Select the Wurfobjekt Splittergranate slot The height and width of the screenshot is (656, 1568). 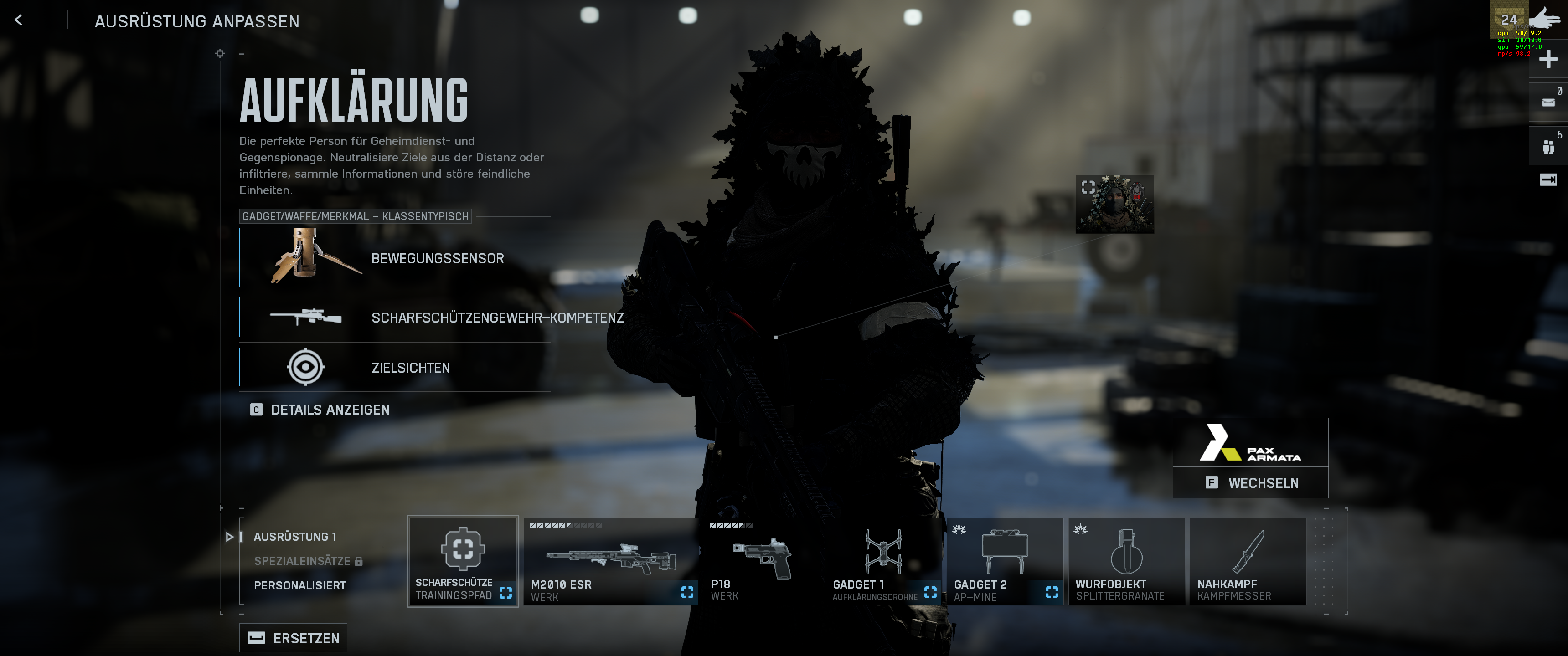(x=1126, y=561)
